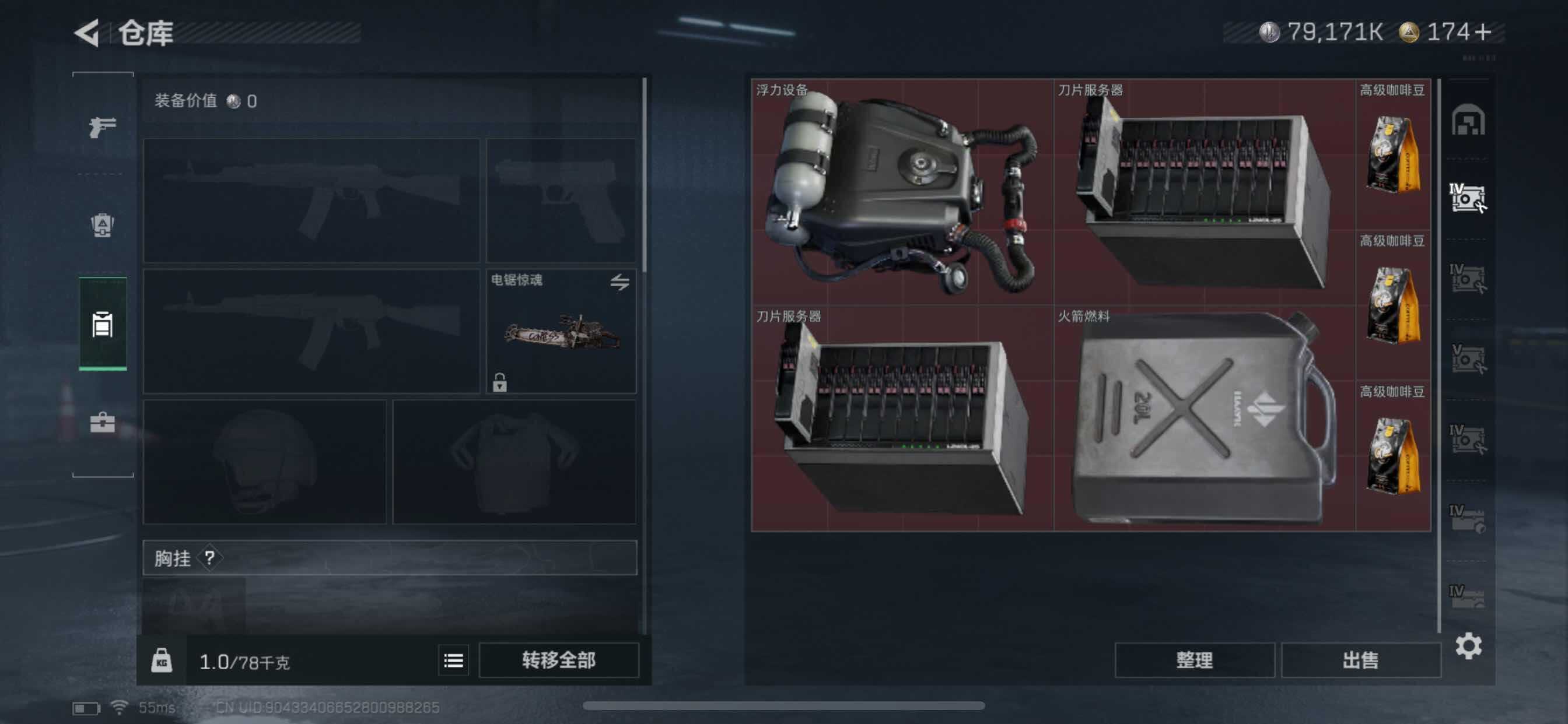
Task: Choose the 电锯惊魂 chainsaw melee slot
Action: 561,332
